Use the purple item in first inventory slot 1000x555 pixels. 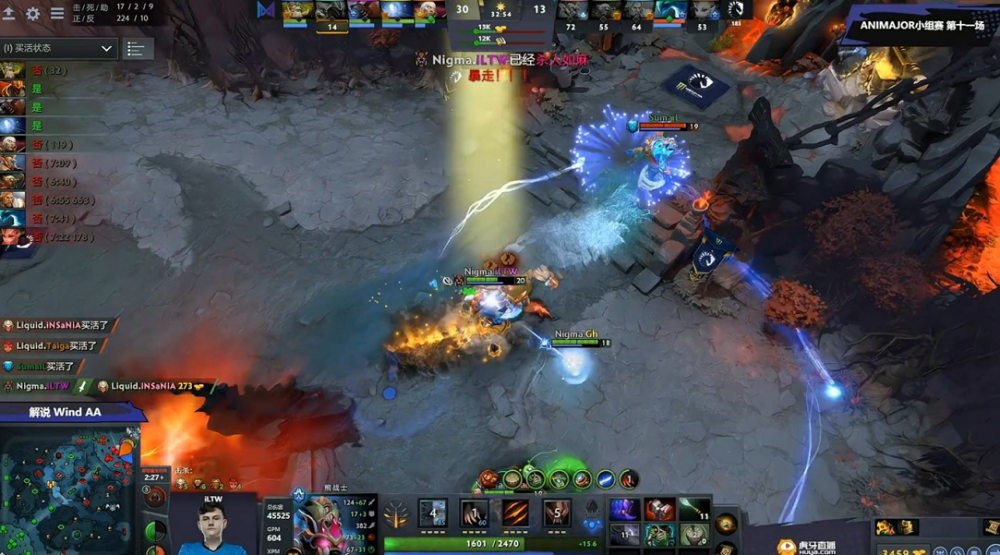[x=625, y=510]
